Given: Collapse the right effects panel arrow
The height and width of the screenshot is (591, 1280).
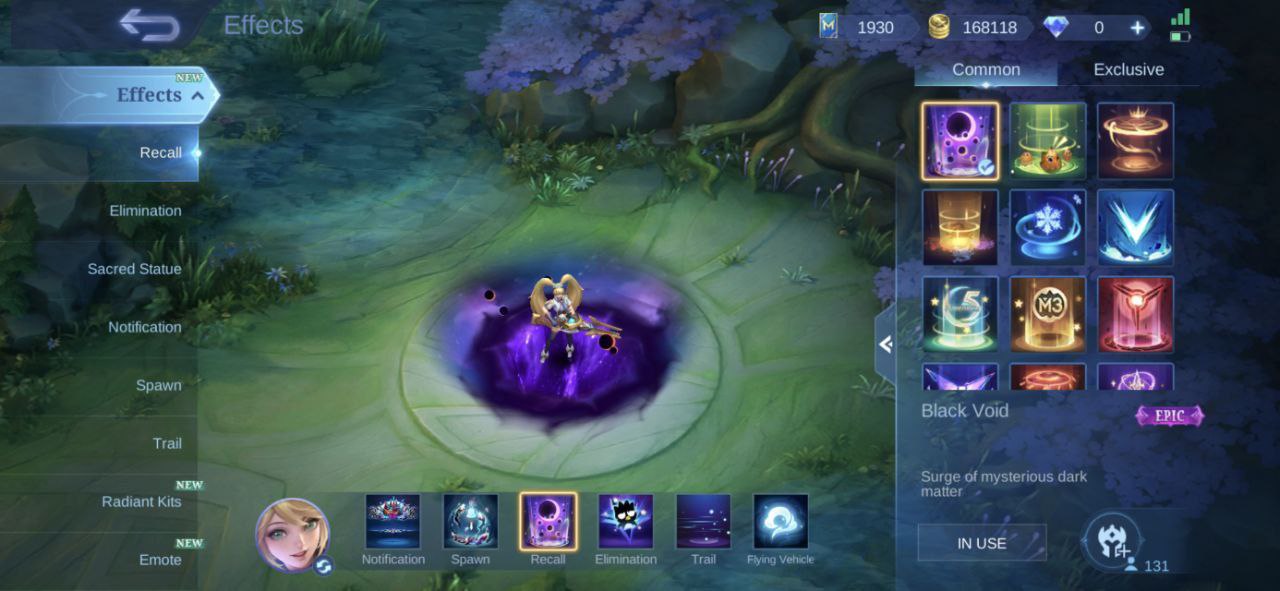Looking at the screenshot, I should (x=884, y=345).
